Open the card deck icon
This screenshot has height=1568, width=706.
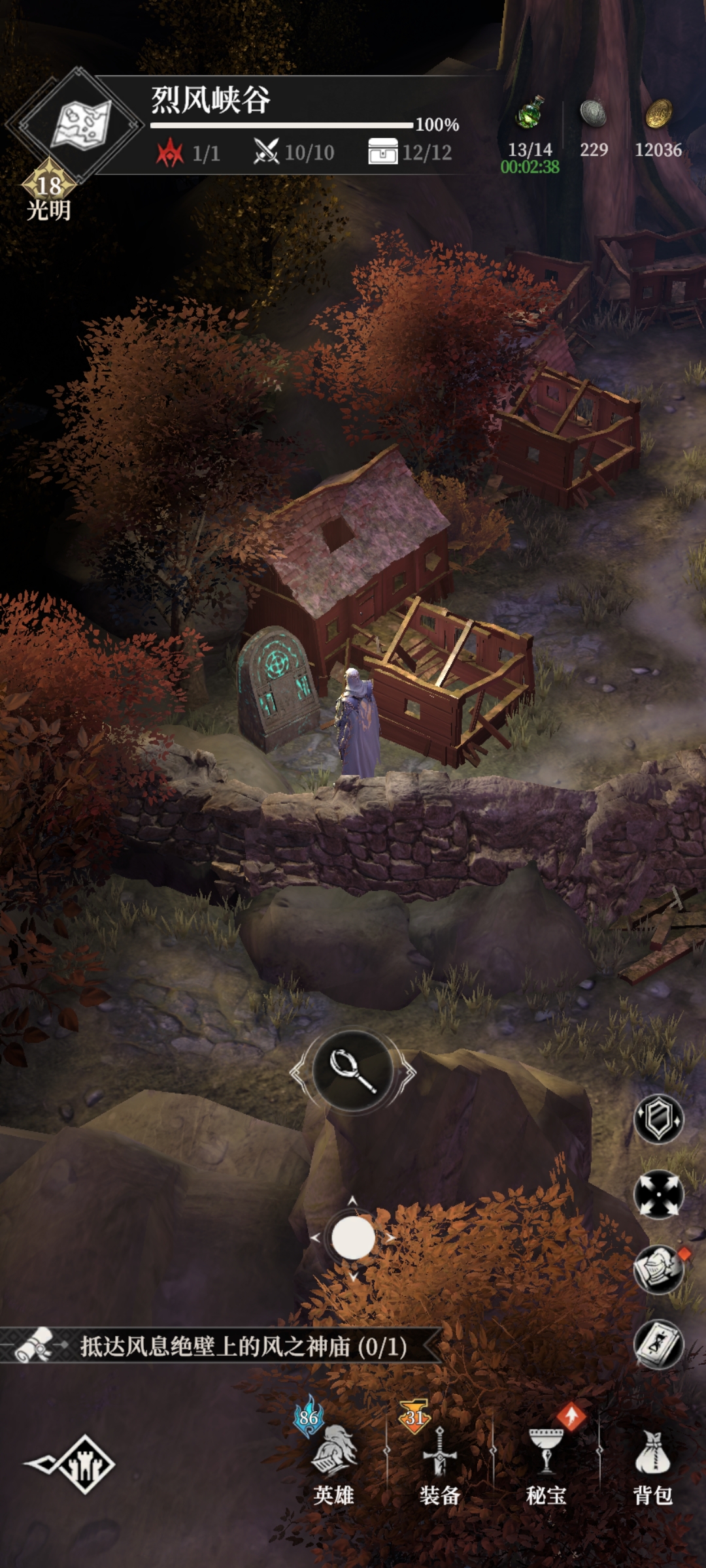tap(658, 1345)
